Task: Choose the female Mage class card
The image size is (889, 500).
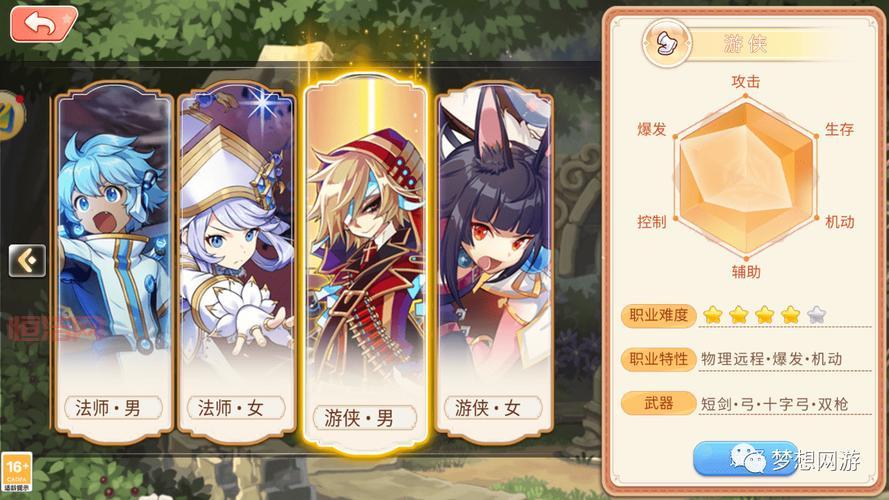Action: (238, 262)
